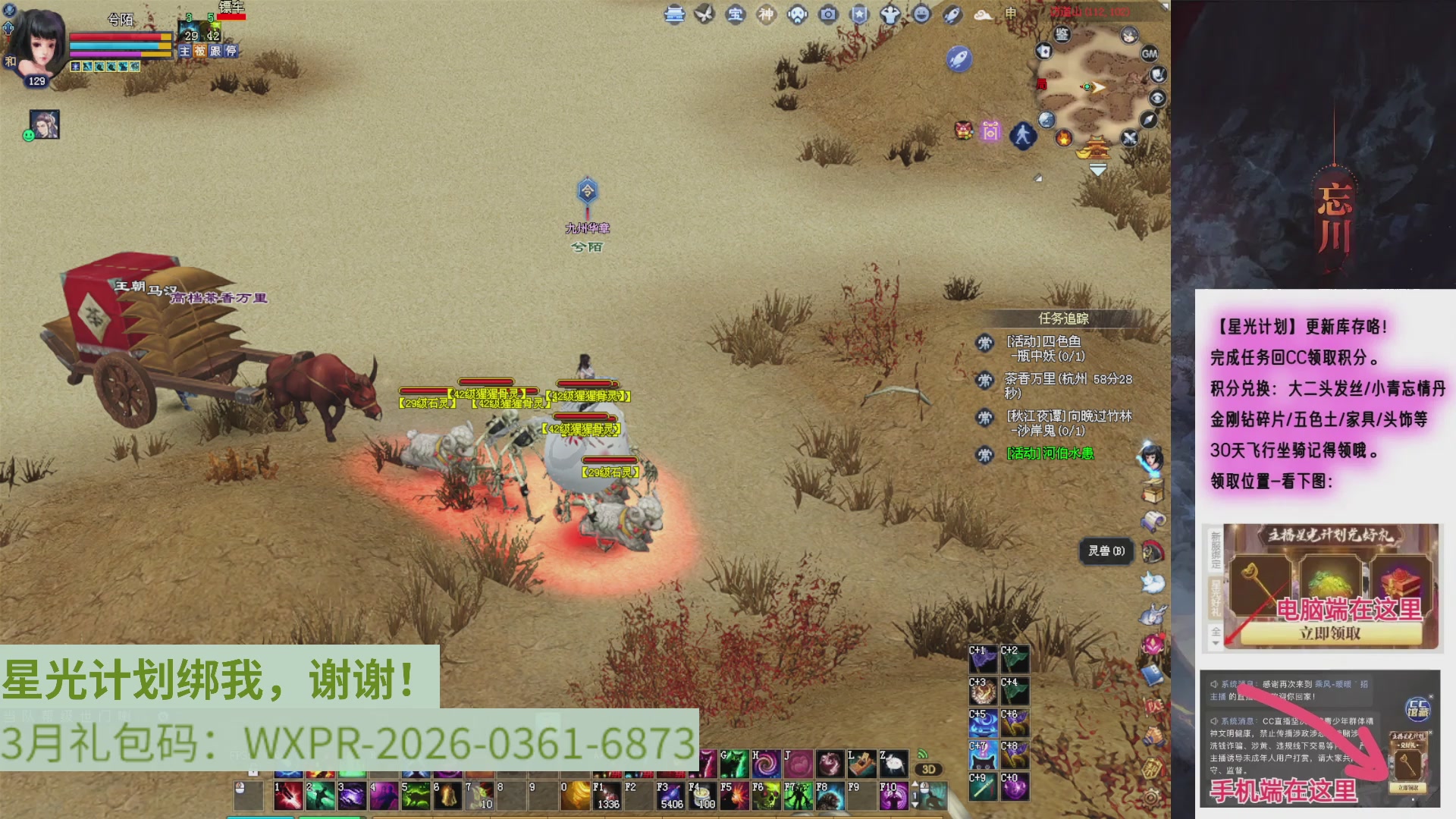The height and width of the screenshot is (819, 1456).
Task: Click the GM icon beside the minimap
Action: pyautogui.click(x=1149, y=54)
